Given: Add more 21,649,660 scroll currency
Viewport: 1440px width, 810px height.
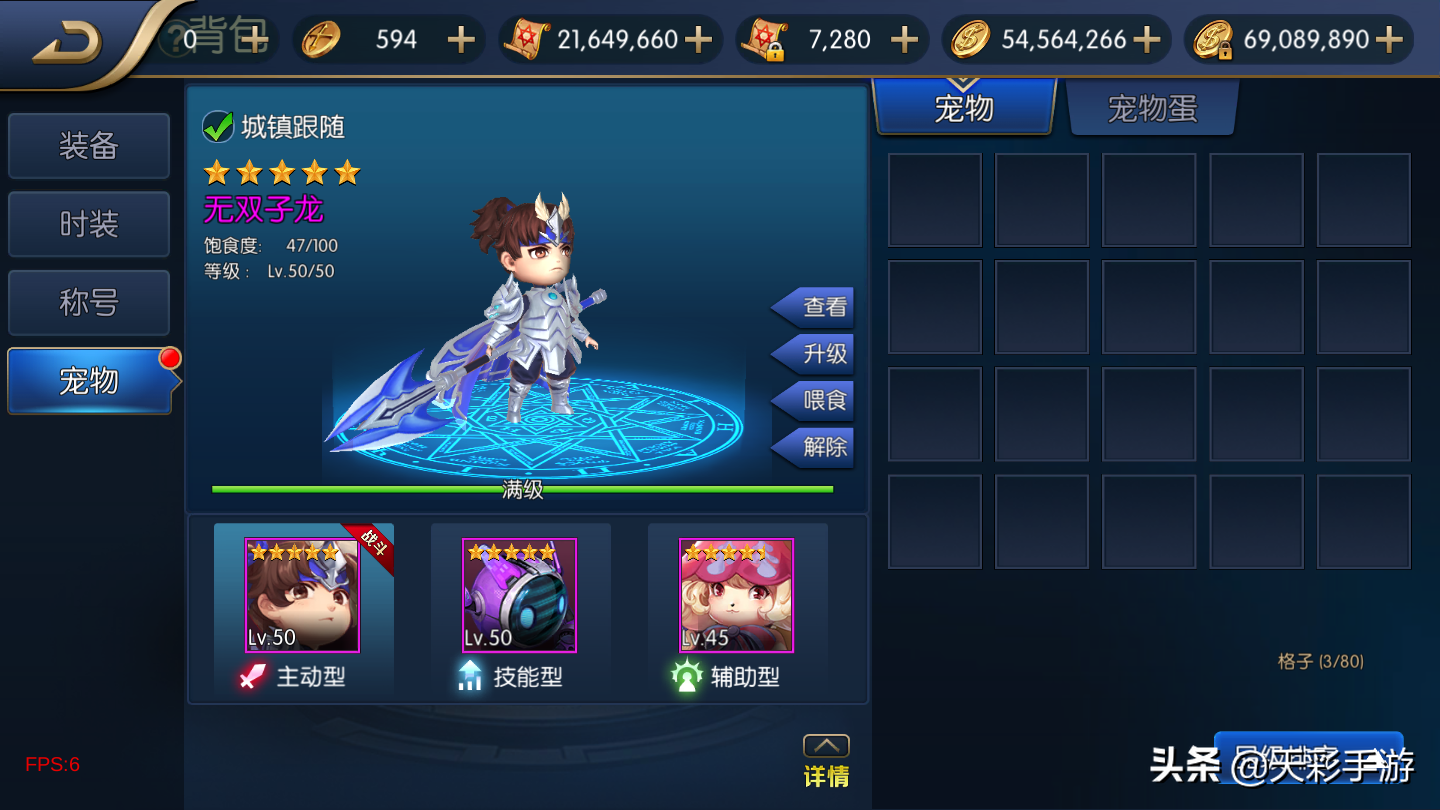Looking at the screenshot, I should 698,40.
